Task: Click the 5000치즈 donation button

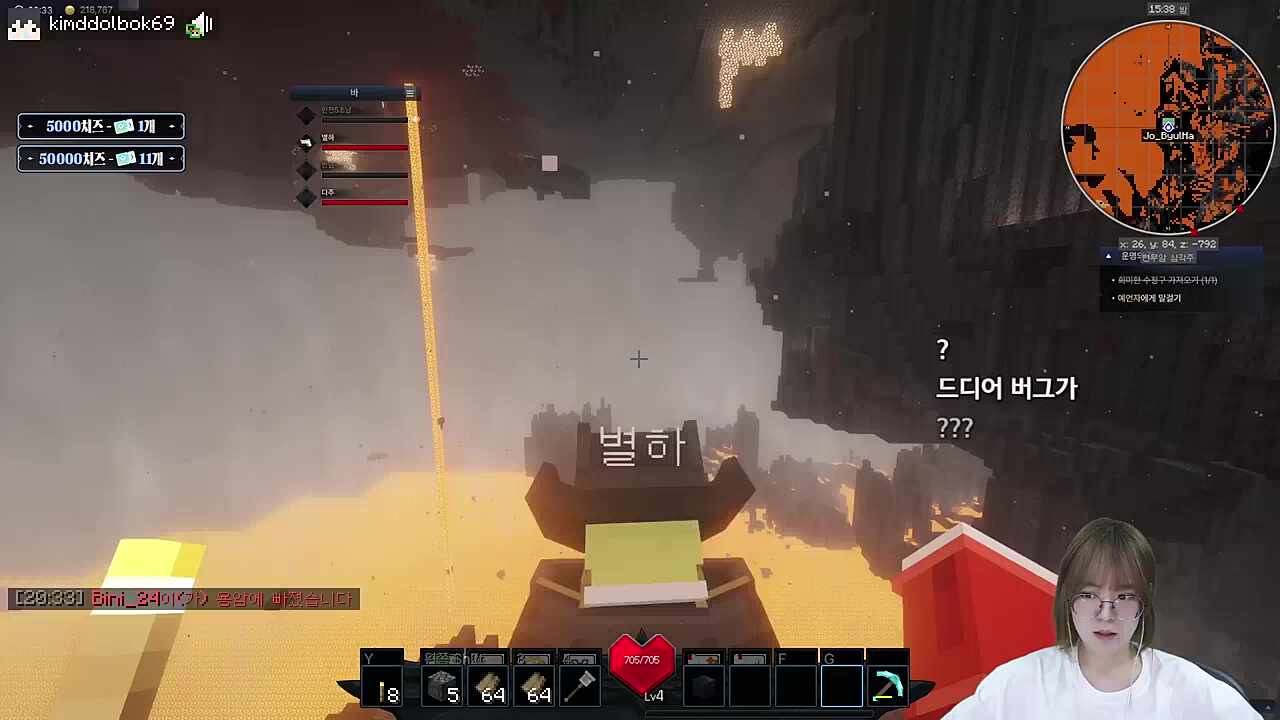Action: click(x=100, y=126)
